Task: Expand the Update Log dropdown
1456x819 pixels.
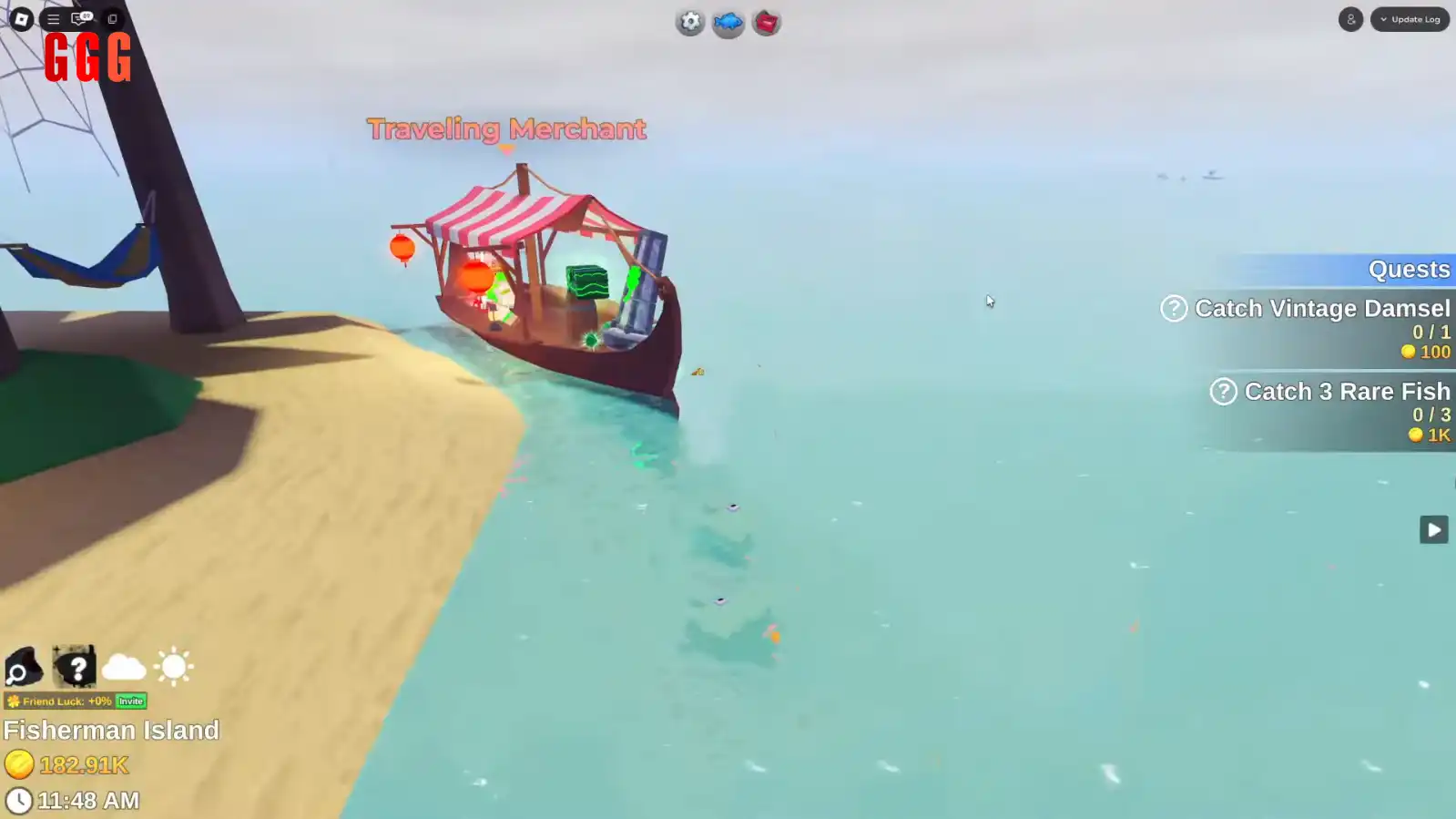Action: click(1410, 18)
